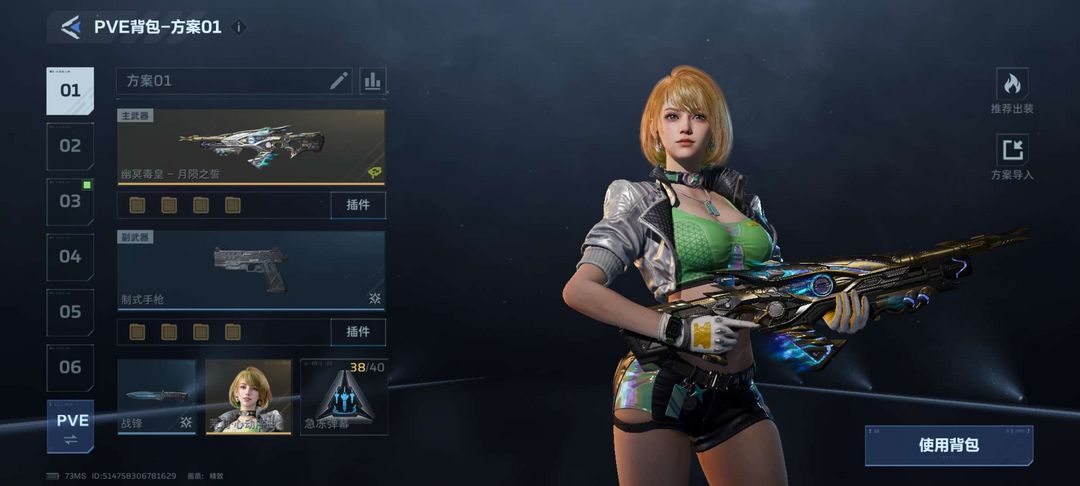Open 插件 attachments for the pistol
This screenshot has height=486, width=1080.
point(357,331)
